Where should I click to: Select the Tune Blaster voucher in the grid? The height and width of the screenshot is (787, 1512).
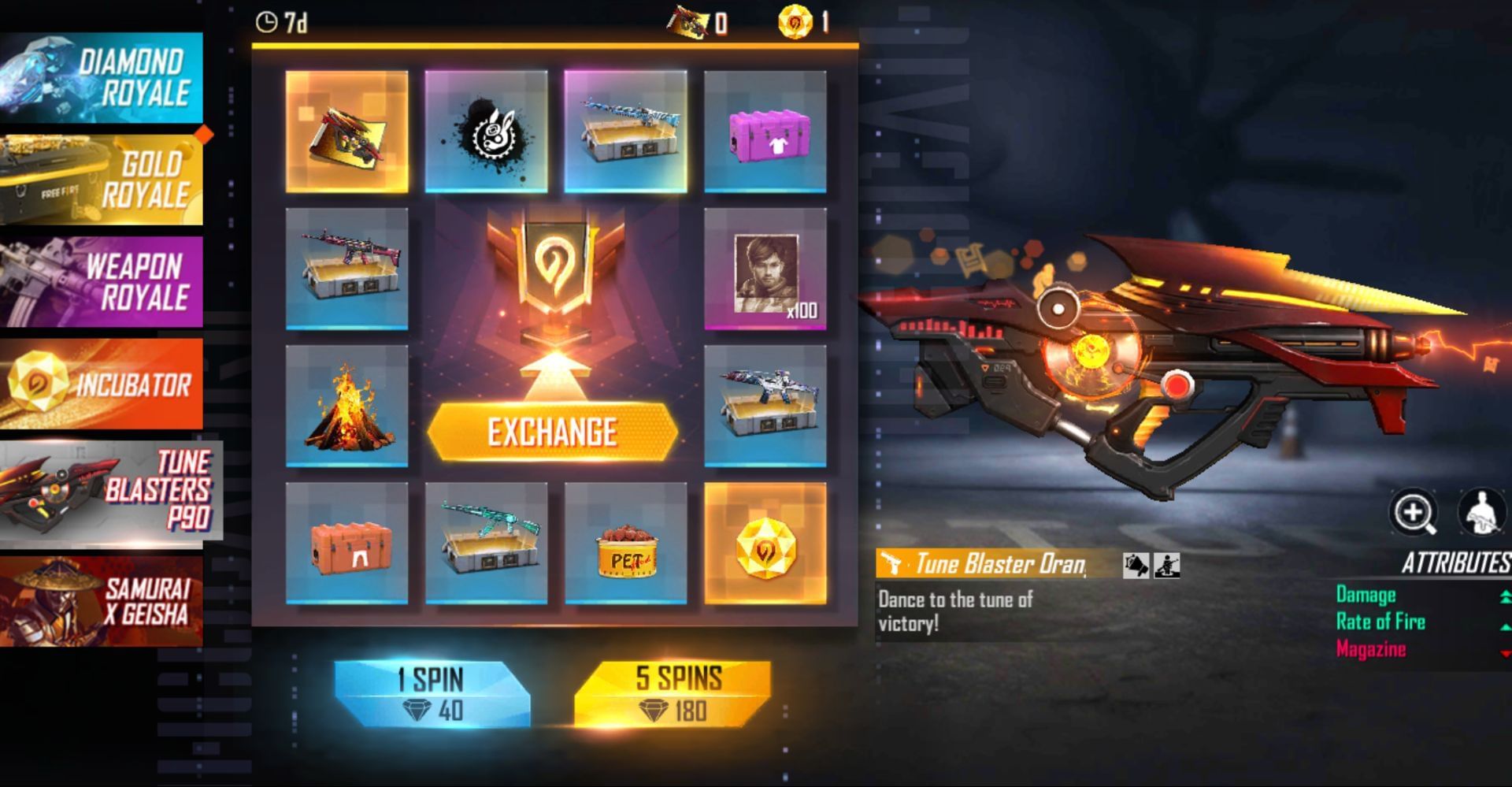pos(349,132)
